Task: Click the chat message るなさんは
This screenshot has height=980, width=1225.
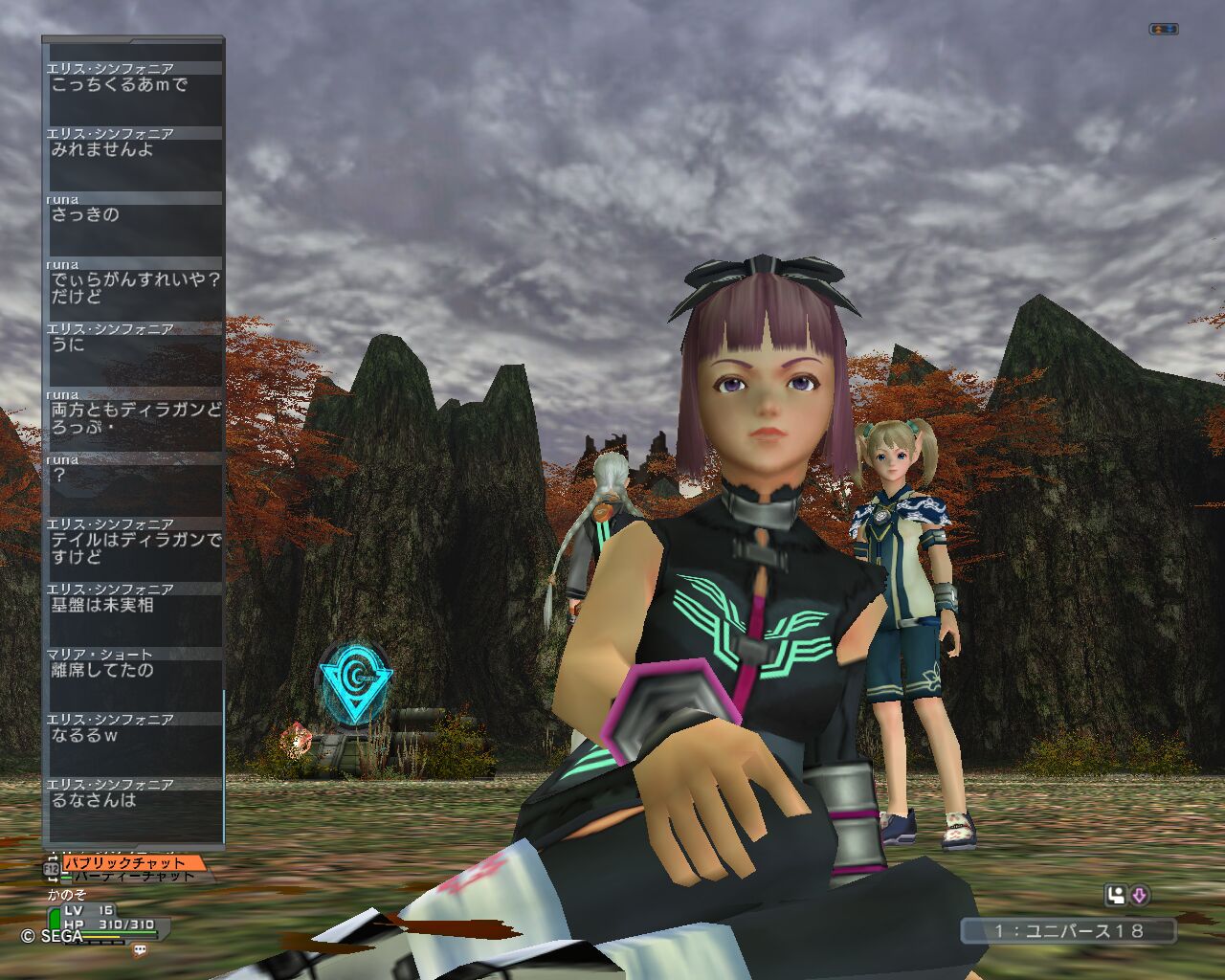Action: 94,800
